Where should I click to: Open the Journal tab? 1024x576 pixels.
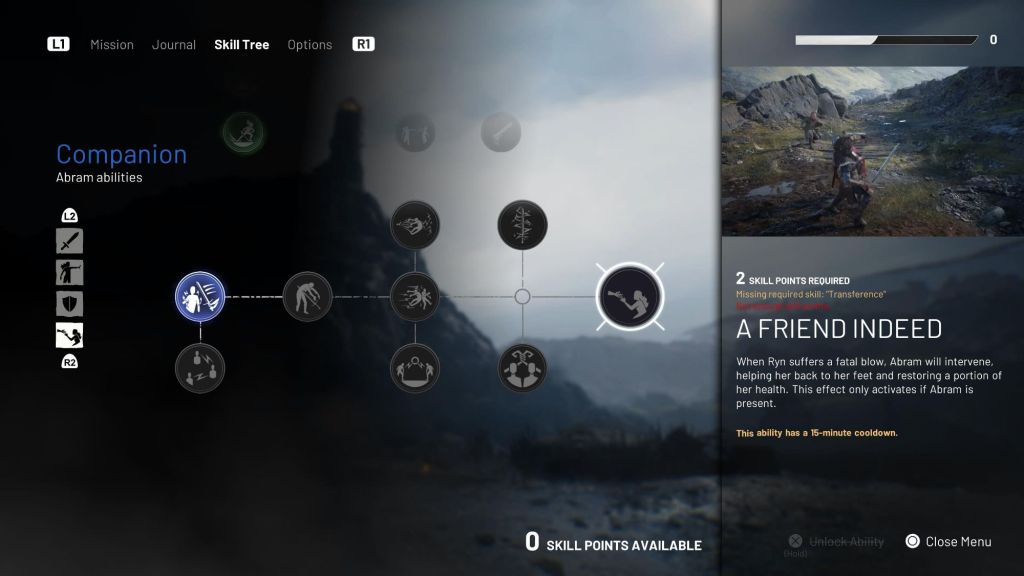click(174, 45)
